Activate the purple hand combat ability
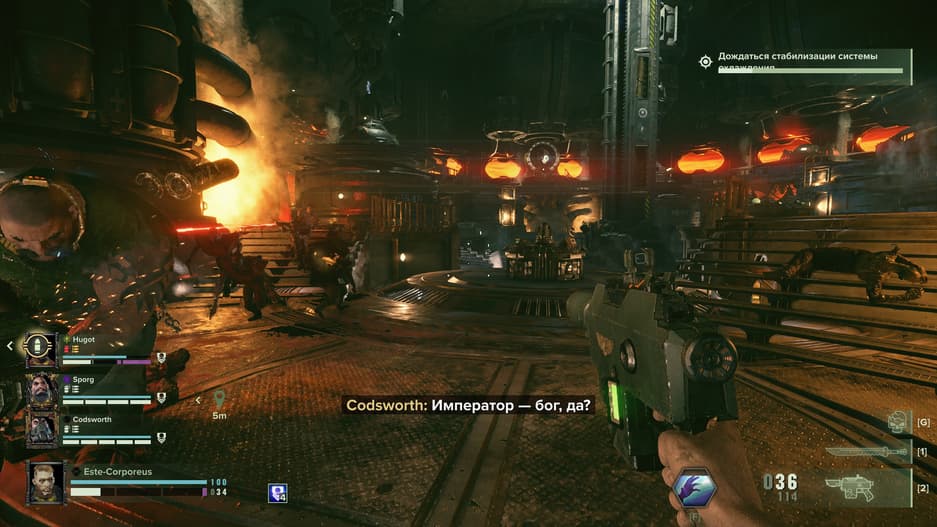937x527 pixels. tap(693, 488)
